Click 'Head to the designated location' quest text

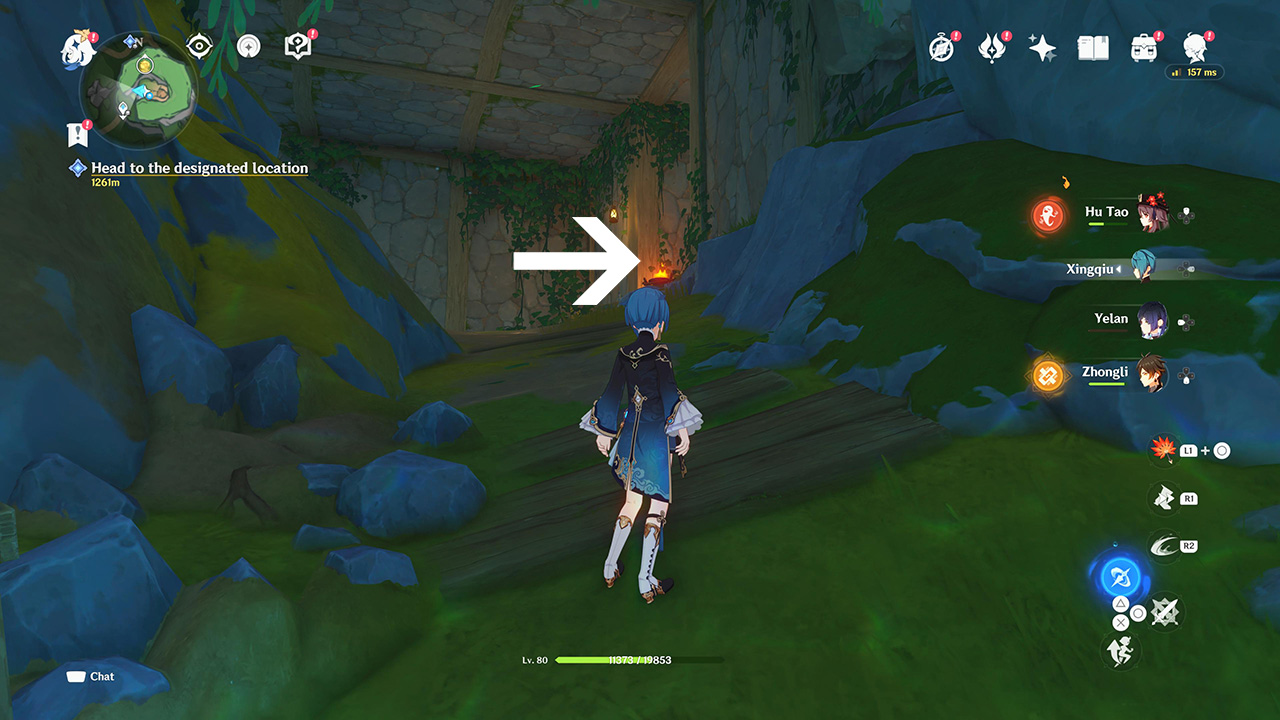[198, 168]
